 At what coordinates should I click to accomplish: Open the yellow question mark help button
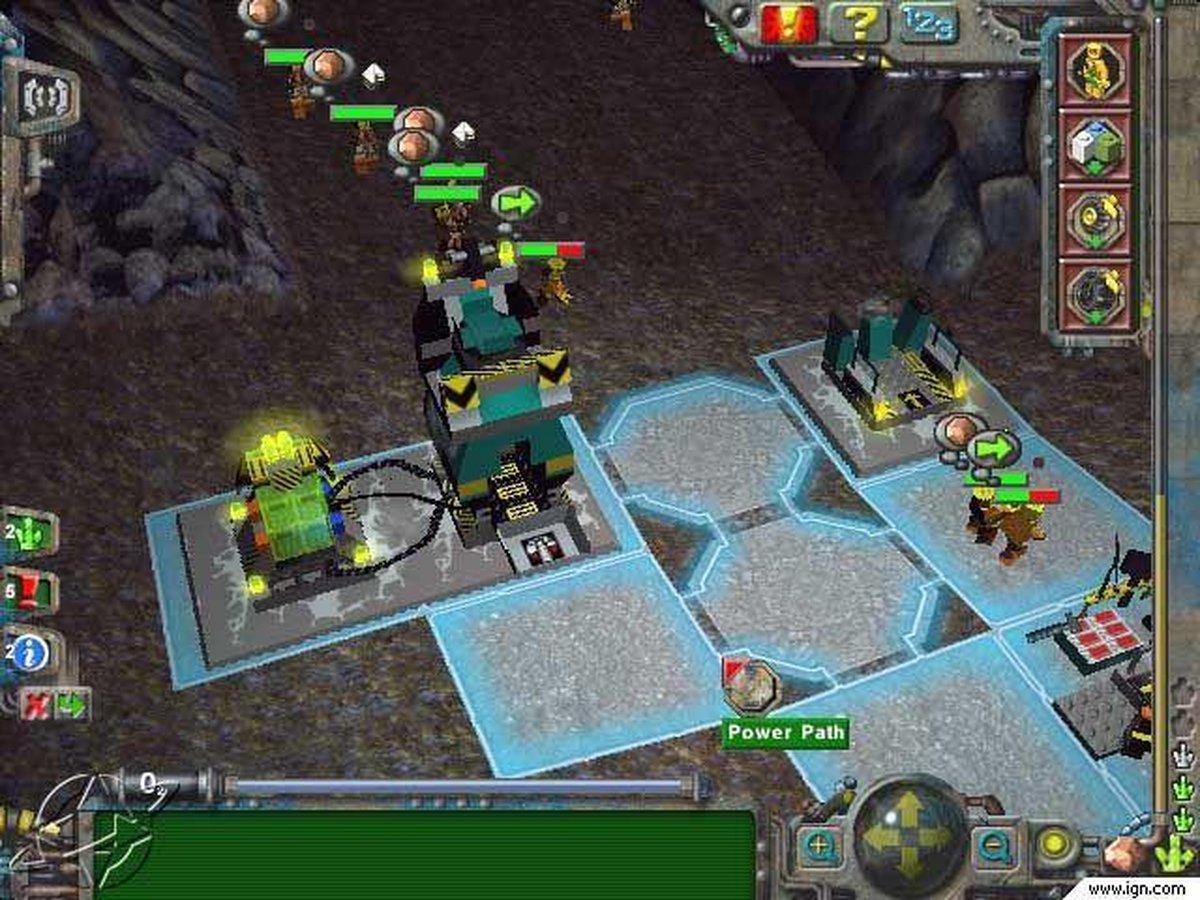point(859,23)
